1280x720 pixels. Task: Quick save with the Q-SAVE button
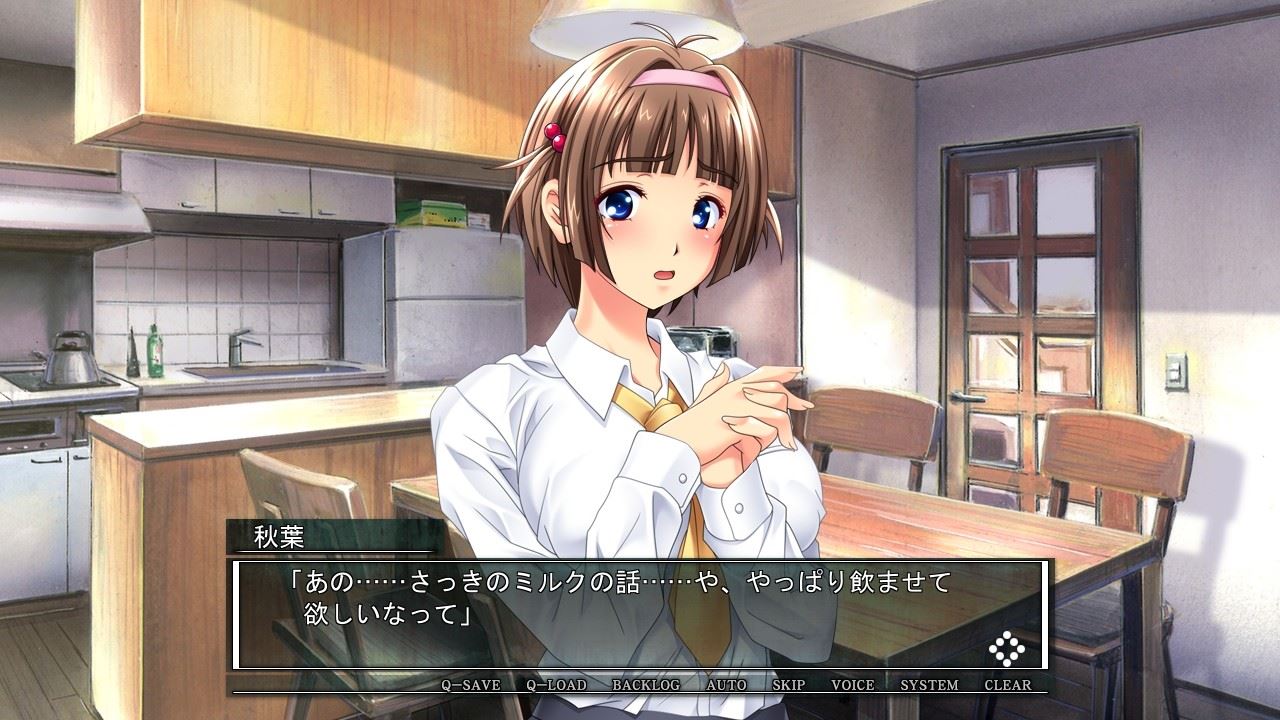click(x=471, y=685)
